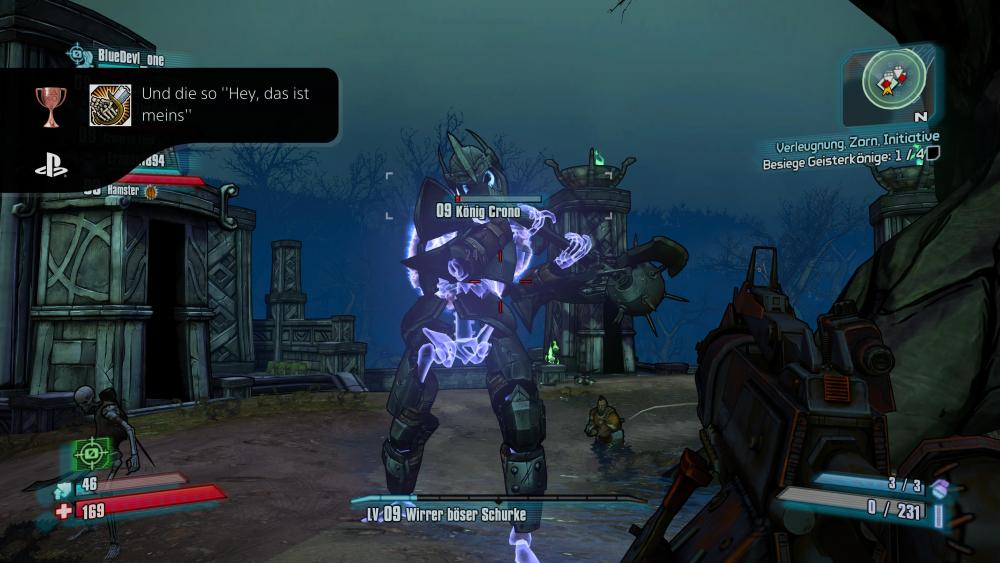The image size is (1000, 563).
Task: Select the Verleugnung, Zorn, Initiative quest tracker
Action: [857, 136]
